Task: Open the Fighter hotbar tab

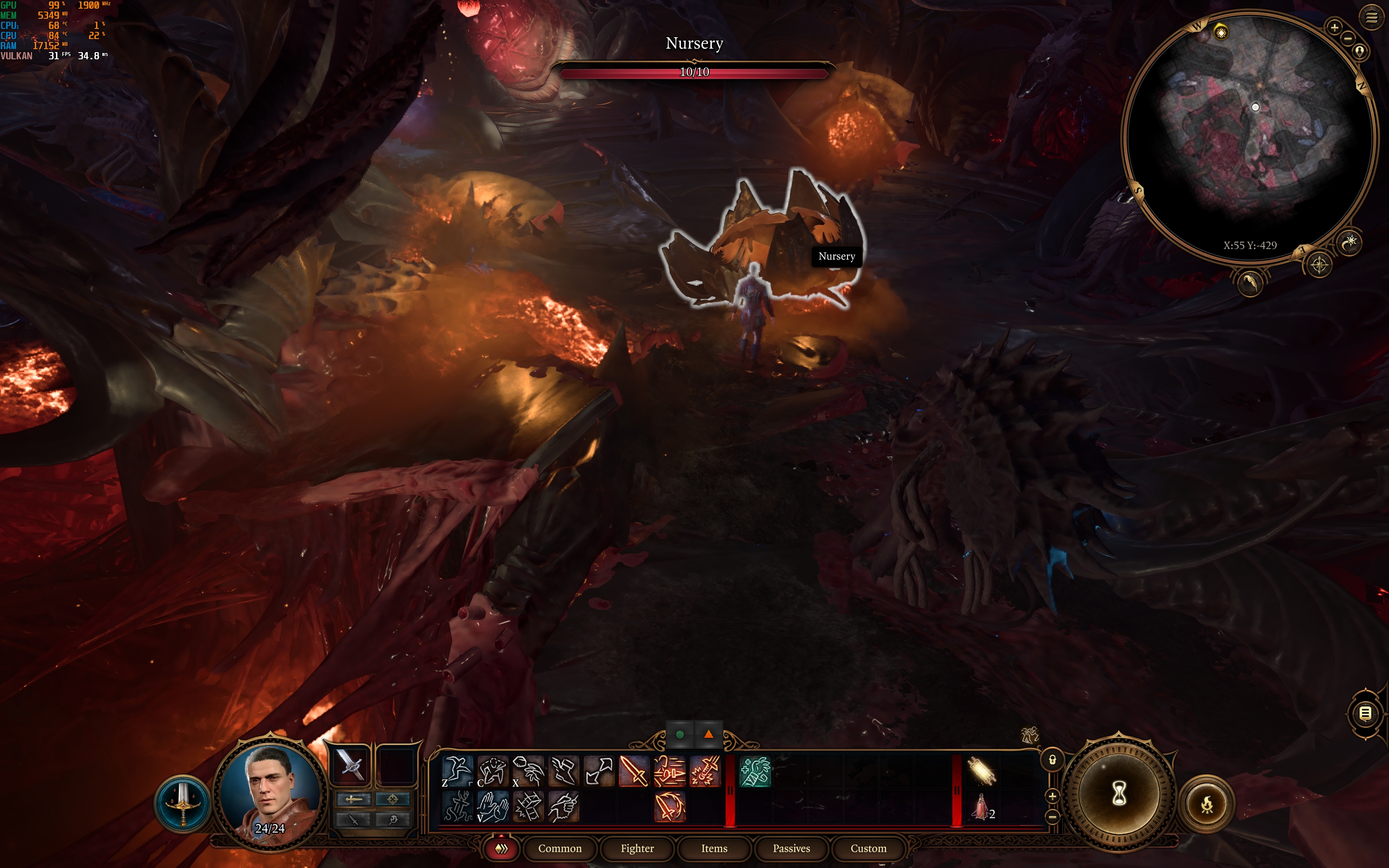Action: point(637,848)
